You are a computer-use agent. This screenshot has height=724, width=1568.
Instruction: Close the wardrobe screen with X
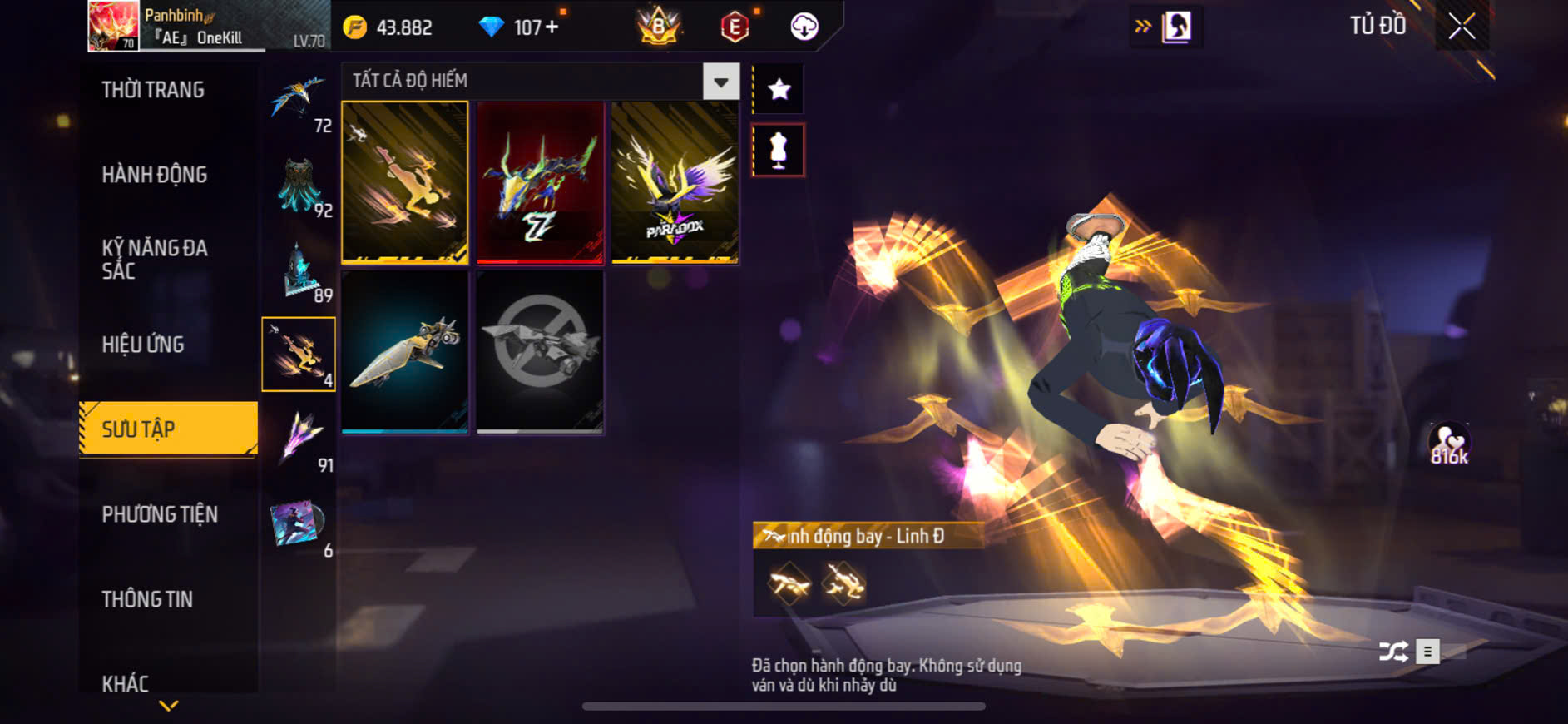tap(1462, 27)
